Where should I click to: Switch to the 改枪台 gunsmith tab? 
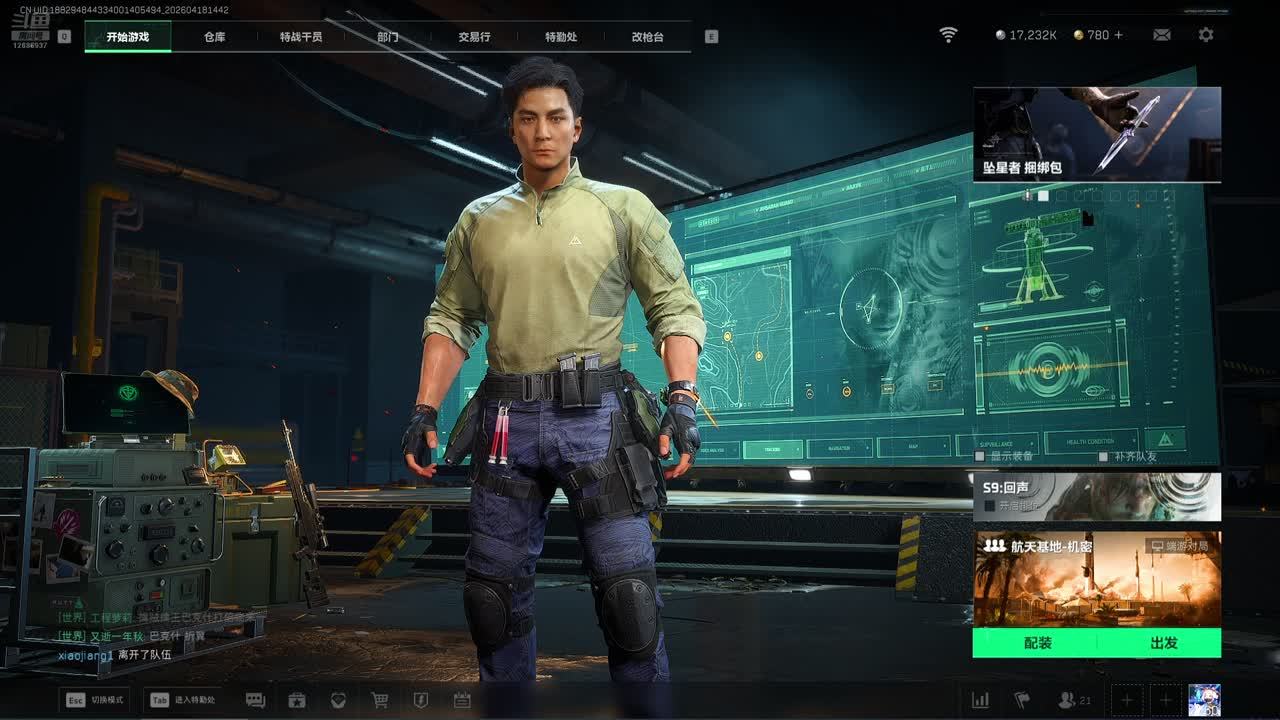click(x=647, y=37)
